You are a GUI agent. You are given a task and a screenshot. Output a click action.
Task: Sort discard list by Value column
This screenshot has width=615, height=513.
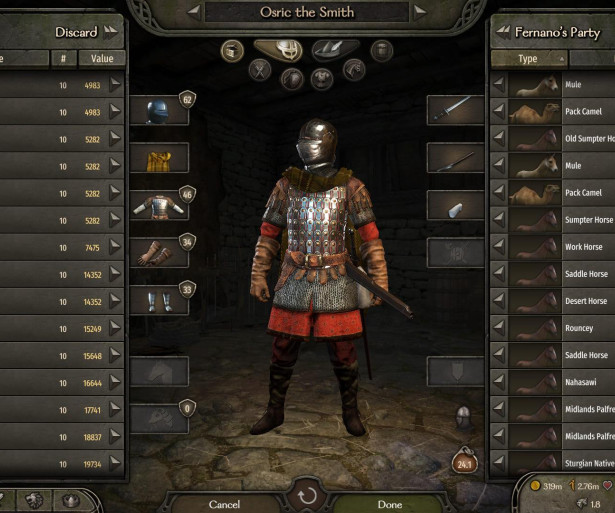coord(102,59)
